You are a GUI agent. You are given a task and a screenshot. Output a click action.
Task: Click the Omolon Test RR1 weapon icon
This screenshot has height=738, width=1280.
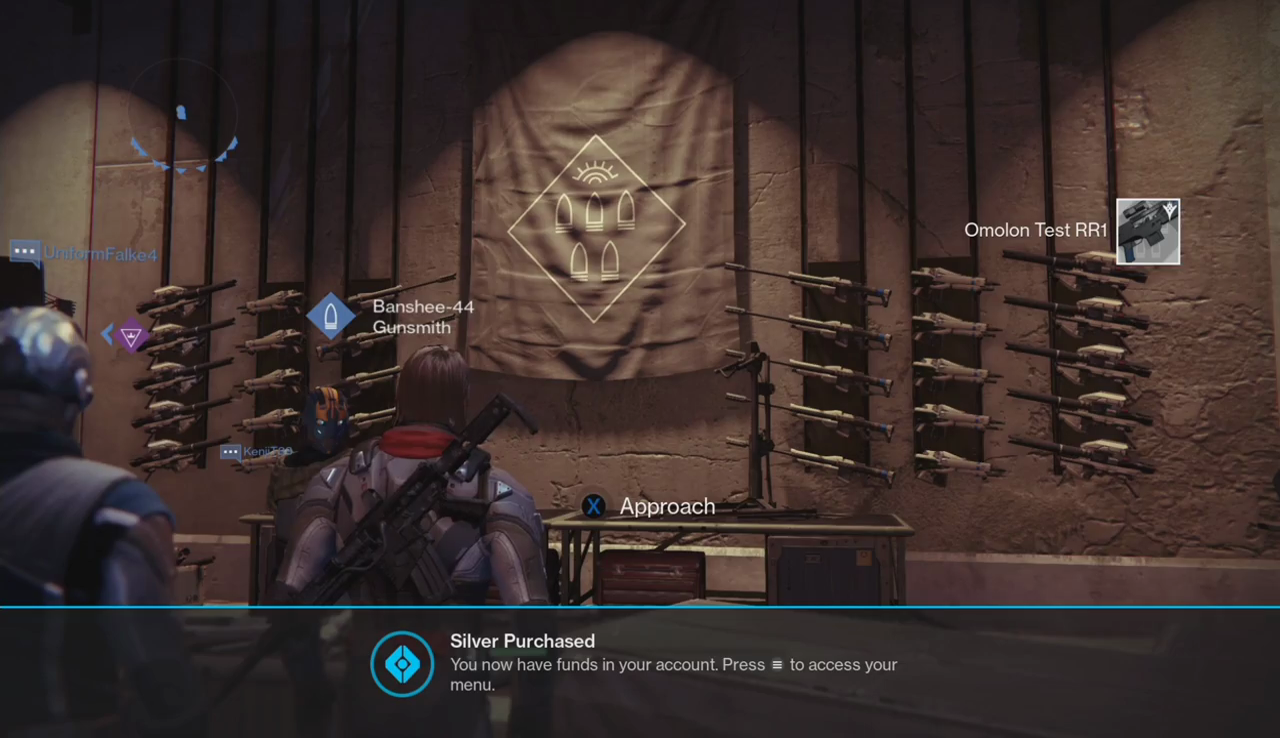coord(1147,231)
